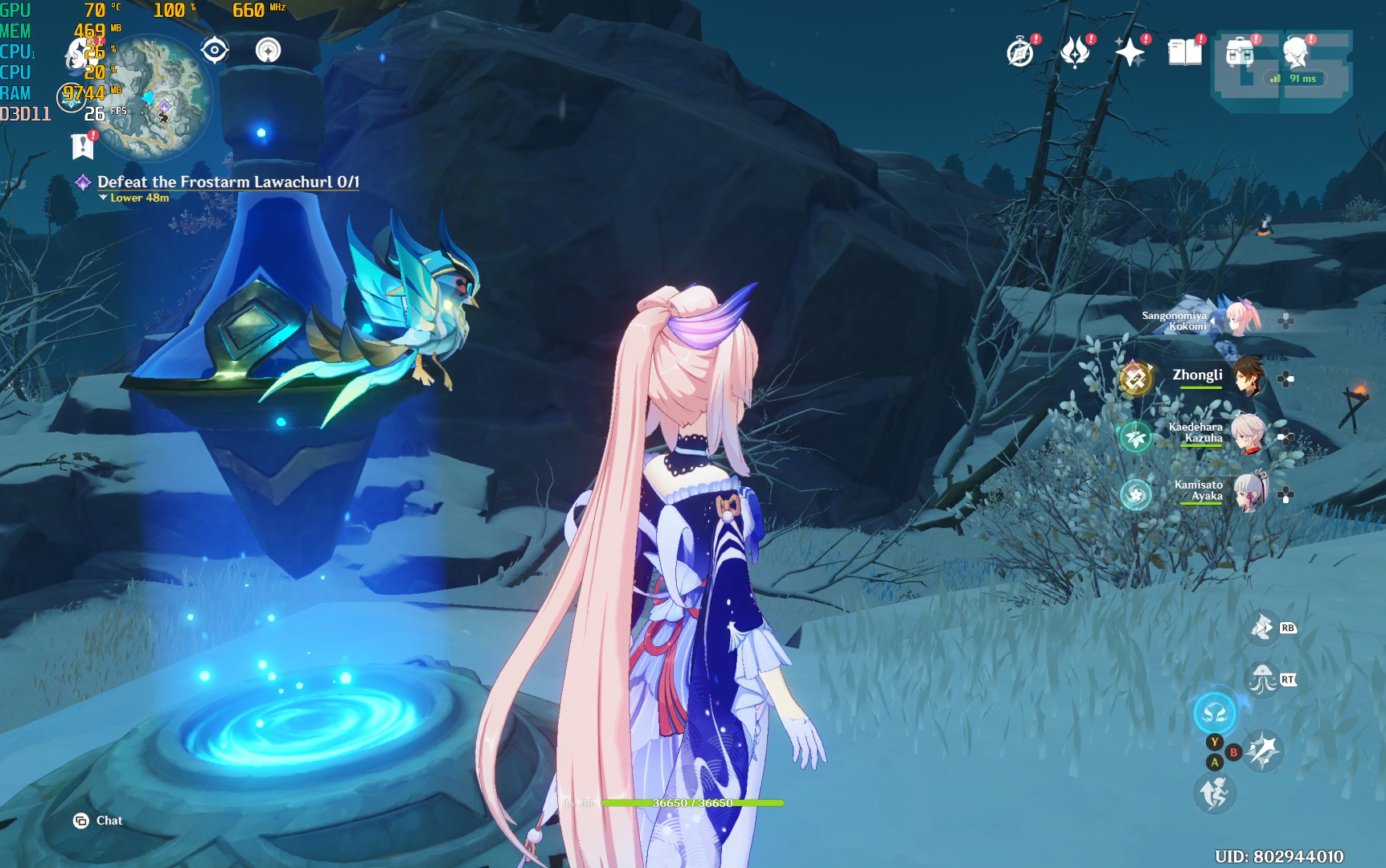Open the Party Setup icon beside the minimap
The height and width of the screenshot is (868, 1386).
tap(268, 50)
